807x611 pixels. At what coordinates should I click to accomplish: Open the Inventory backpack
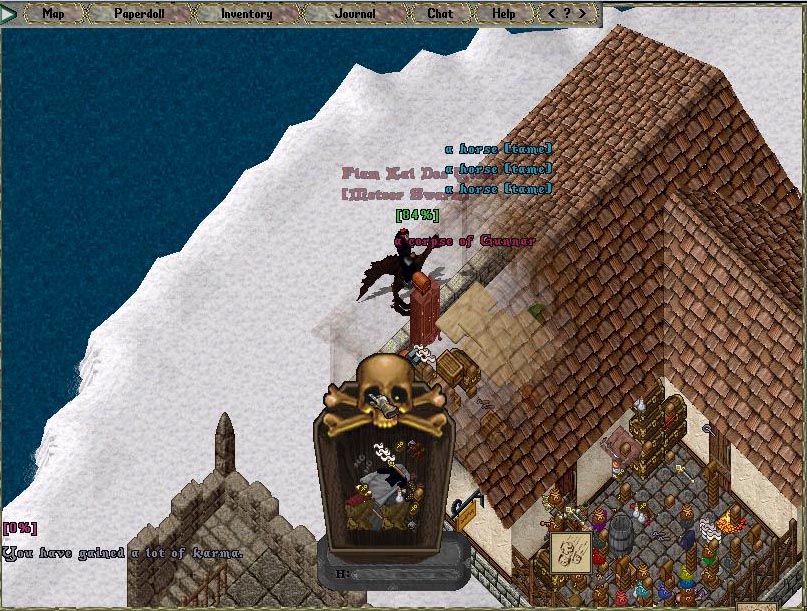246,14
